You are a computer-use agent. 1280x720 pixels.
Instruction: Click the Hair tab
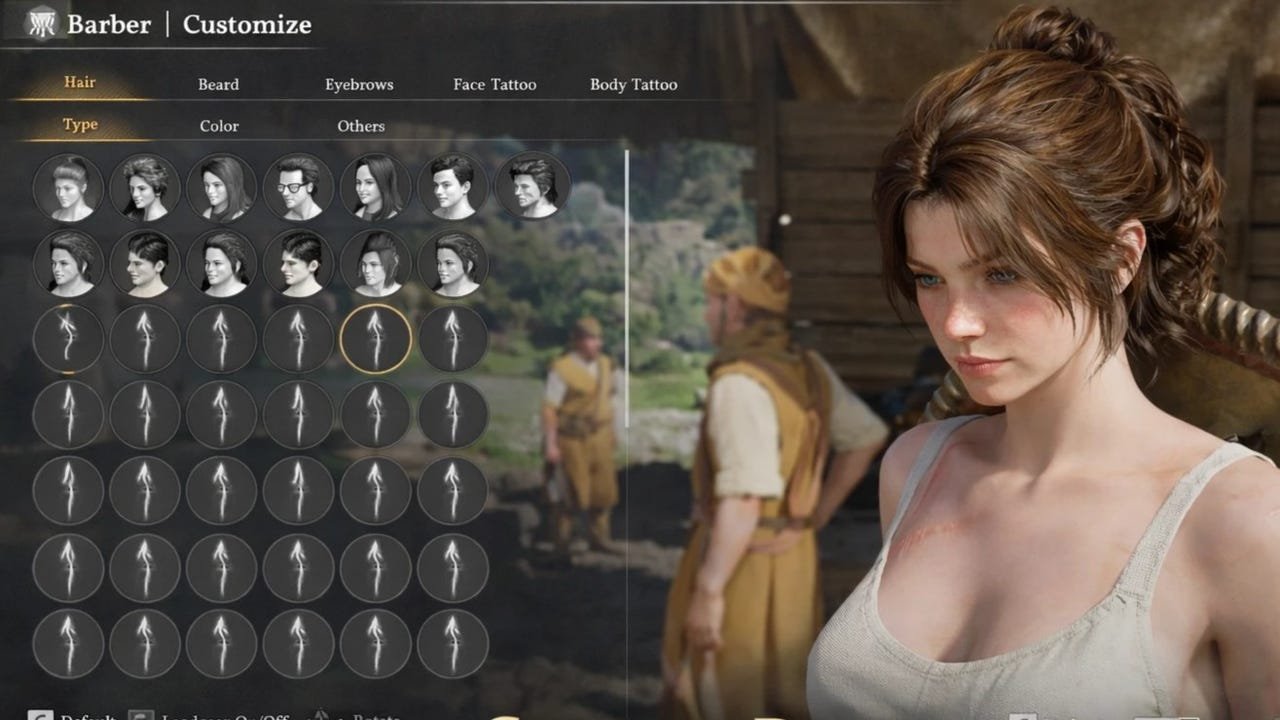(x=80, y=82)
